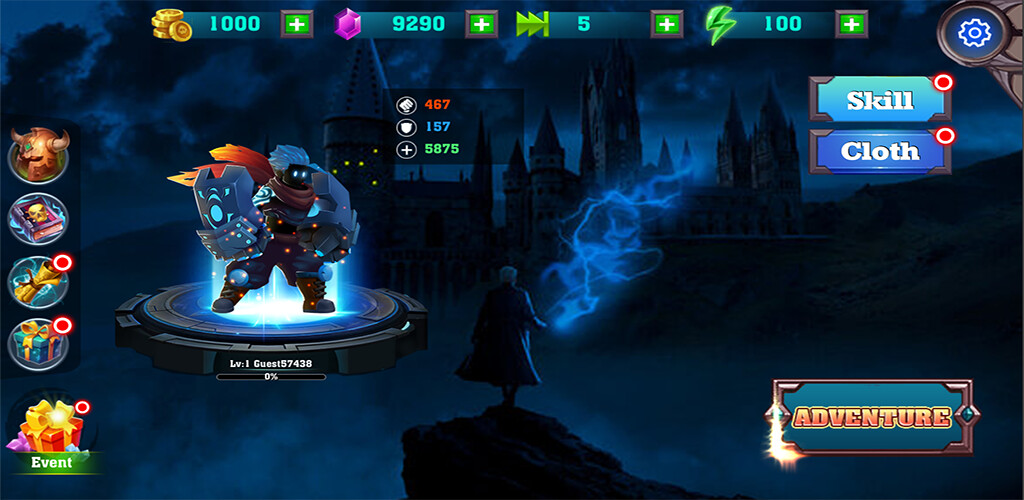Viewport: 1024px width, 500px height.
Task: Open the skull spellbook icon
Action: point(39,218)
